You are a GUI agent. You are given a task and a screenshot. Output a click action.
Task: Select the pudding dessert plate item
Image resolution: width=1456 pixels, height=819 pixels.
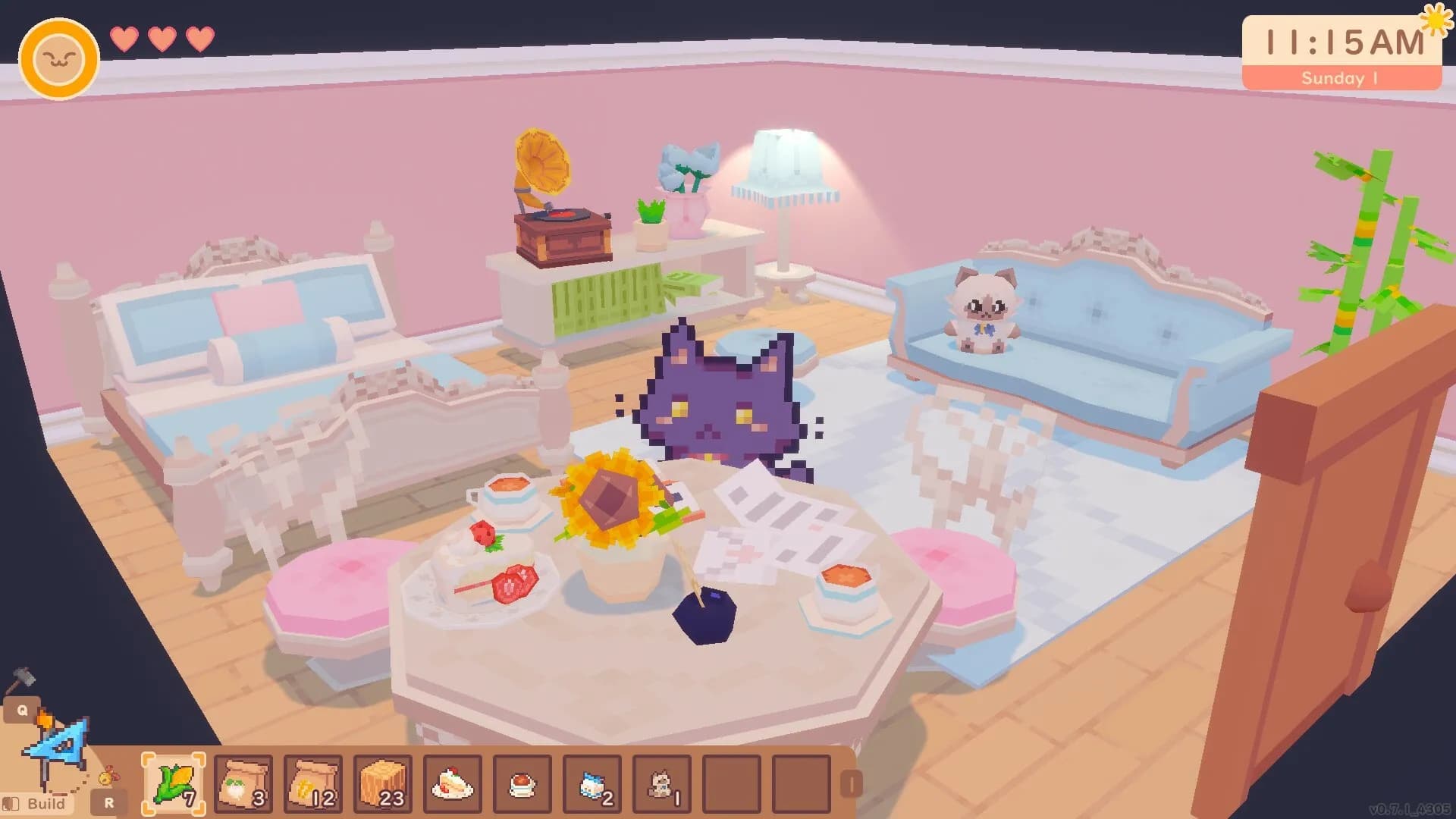tap(522, 783)
